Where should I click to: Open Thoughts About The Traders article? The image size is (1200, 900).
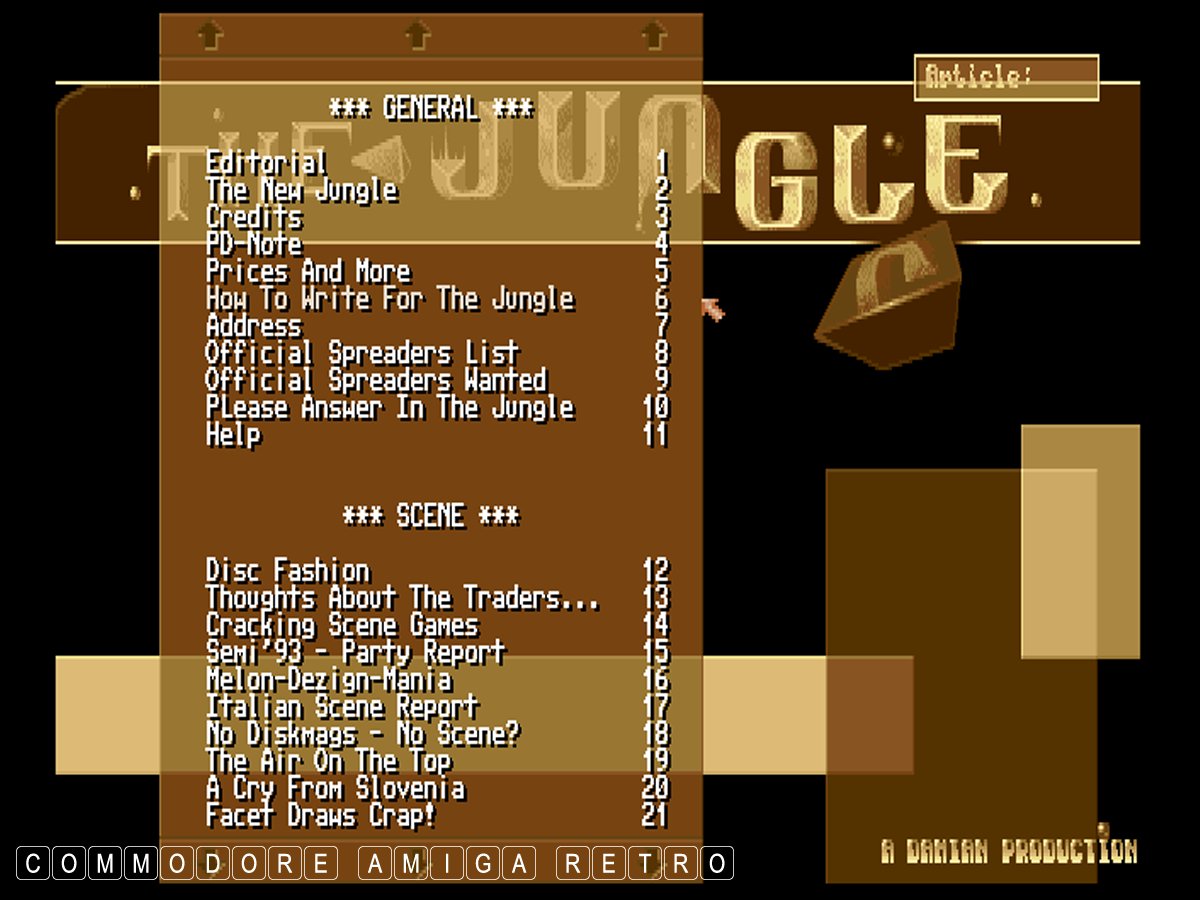point(403,598)
